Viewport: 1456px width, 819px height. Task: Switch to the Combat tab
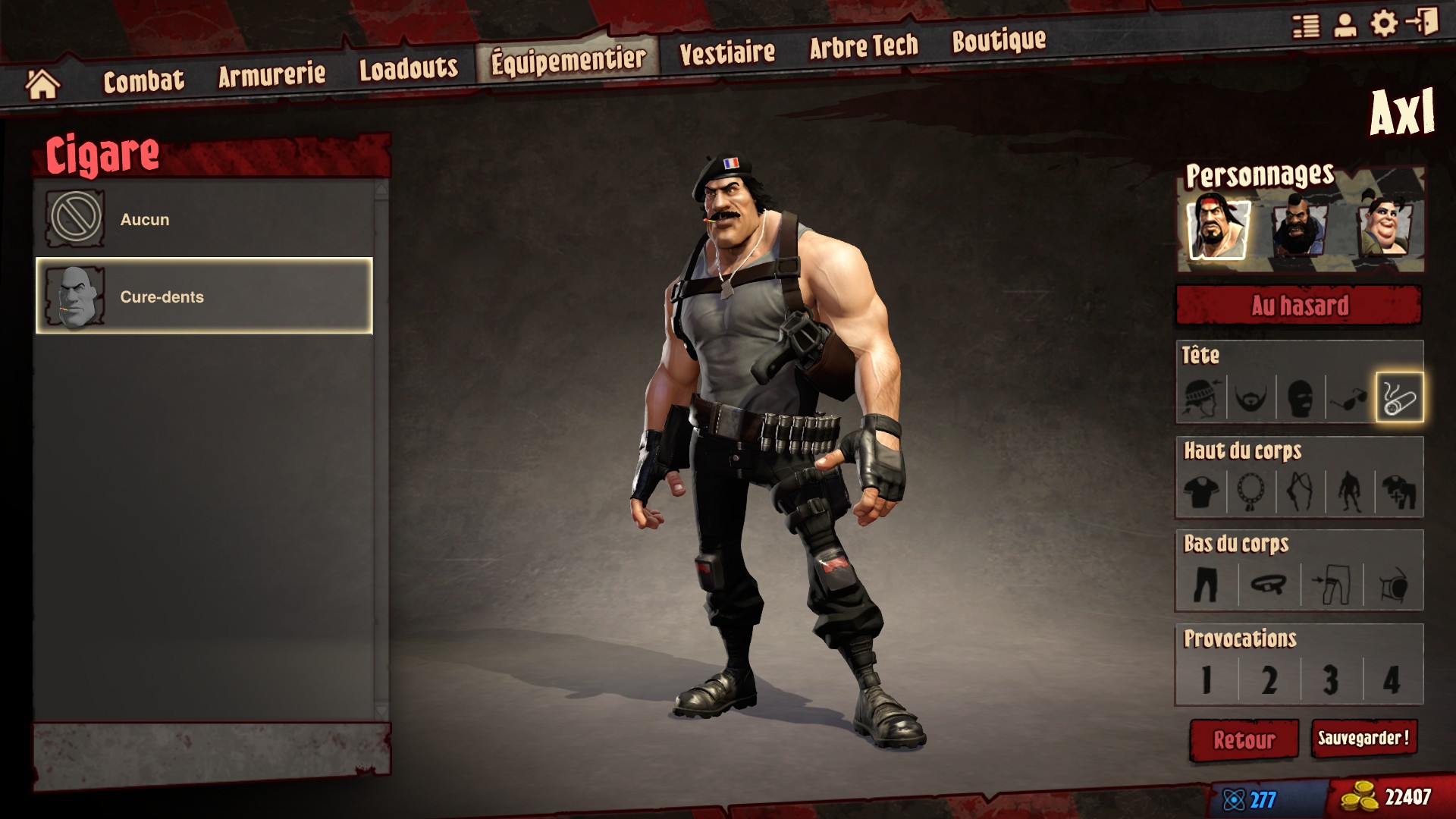143,80
